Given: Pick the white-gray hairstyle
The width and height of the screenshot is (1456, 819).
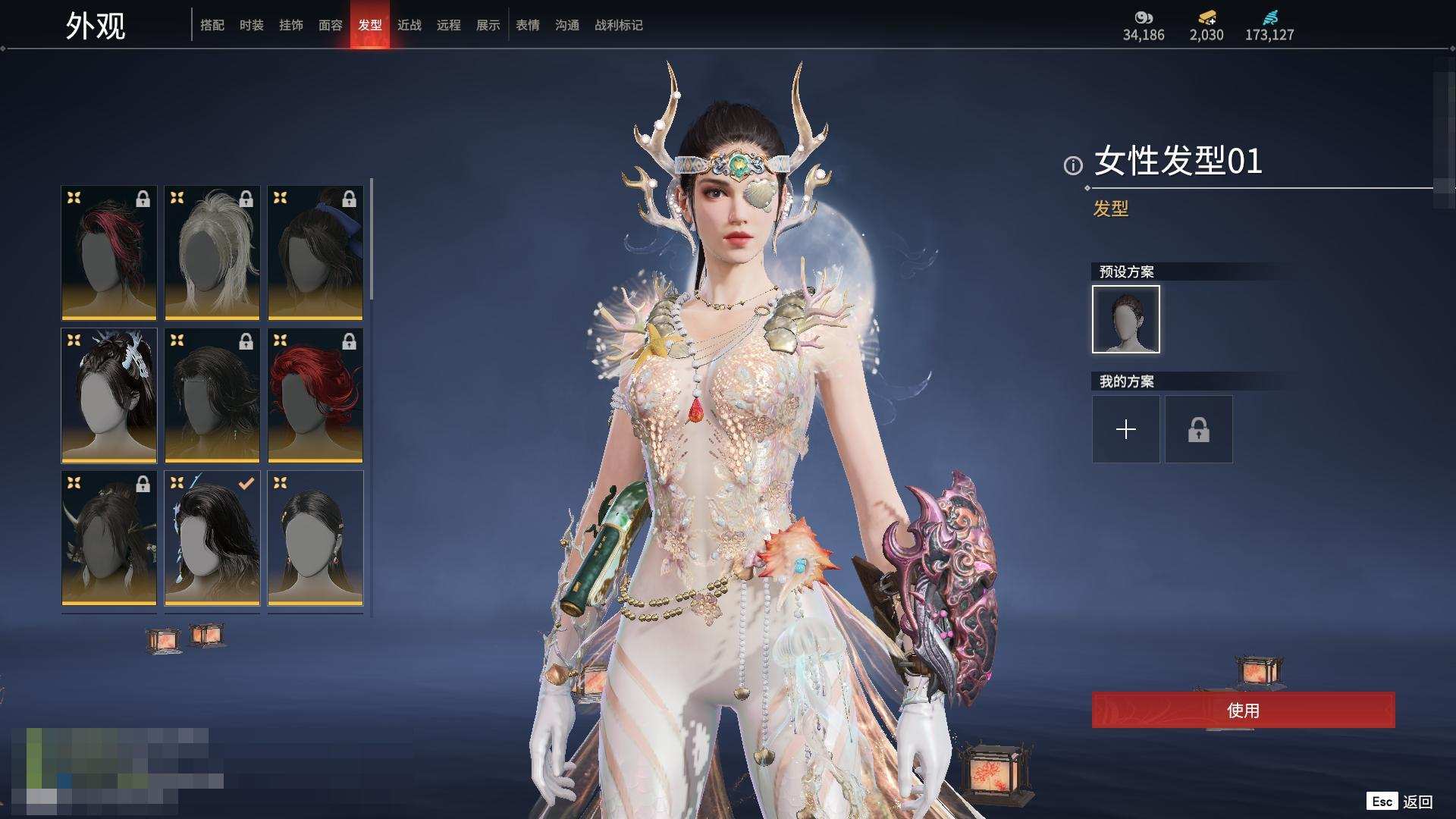Looking at the screenshot, I should click(x=212, y=253).
